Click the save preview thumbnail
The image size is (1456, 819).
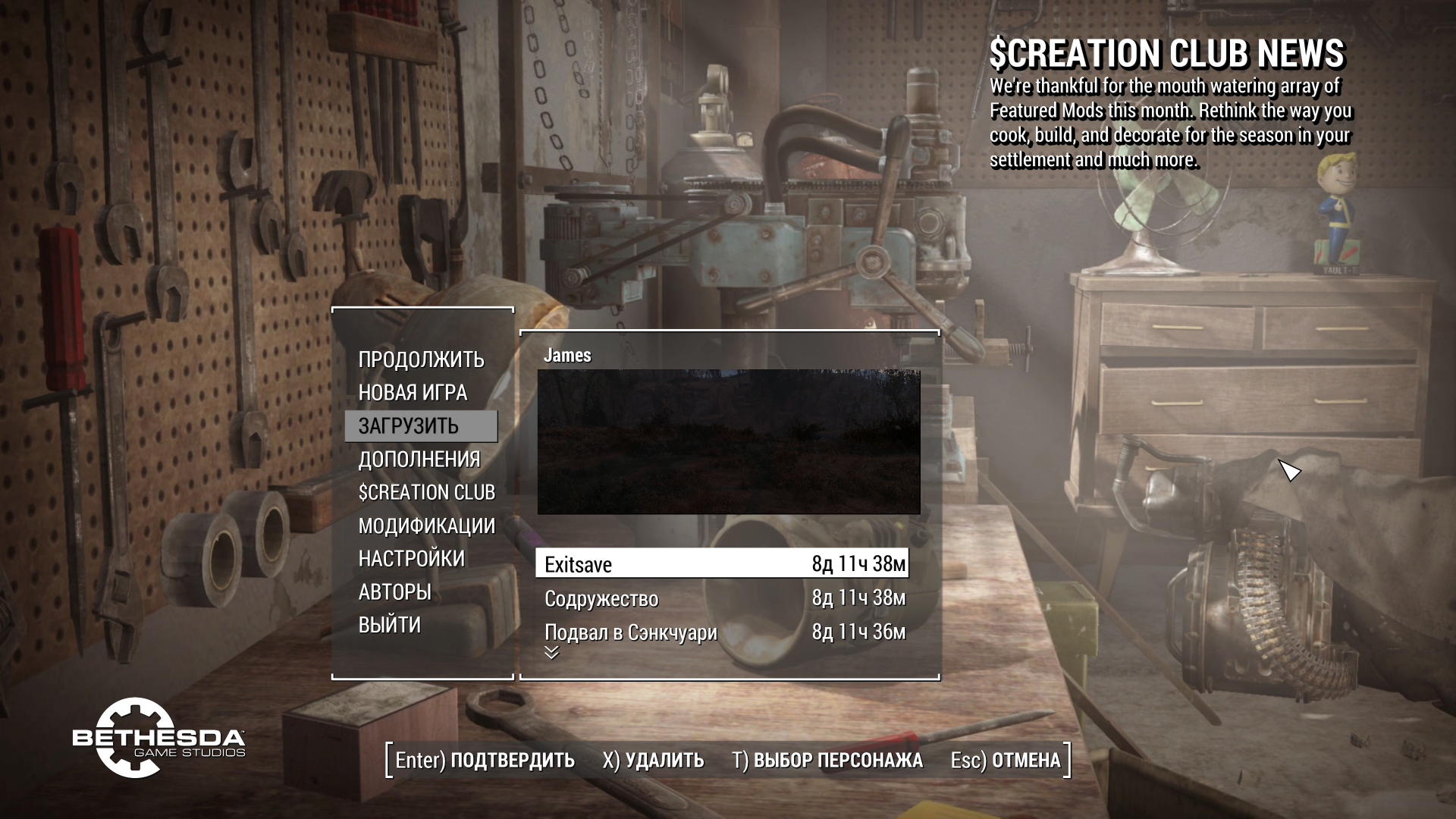729,441
